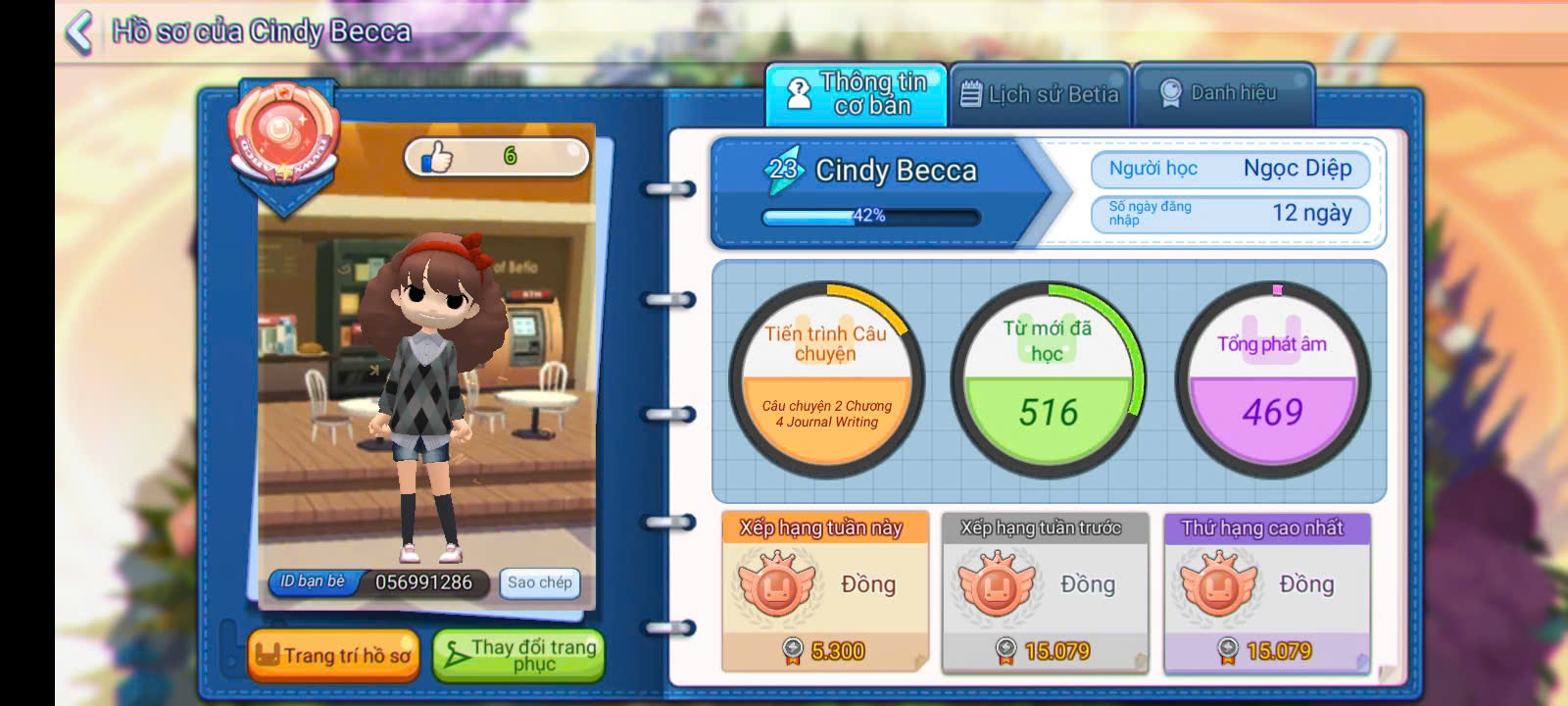The height and width of the screenshot is (706, 1568).
Task: Open the Xếp hạng tuần trước card
Action: (x=1044, y=590)
